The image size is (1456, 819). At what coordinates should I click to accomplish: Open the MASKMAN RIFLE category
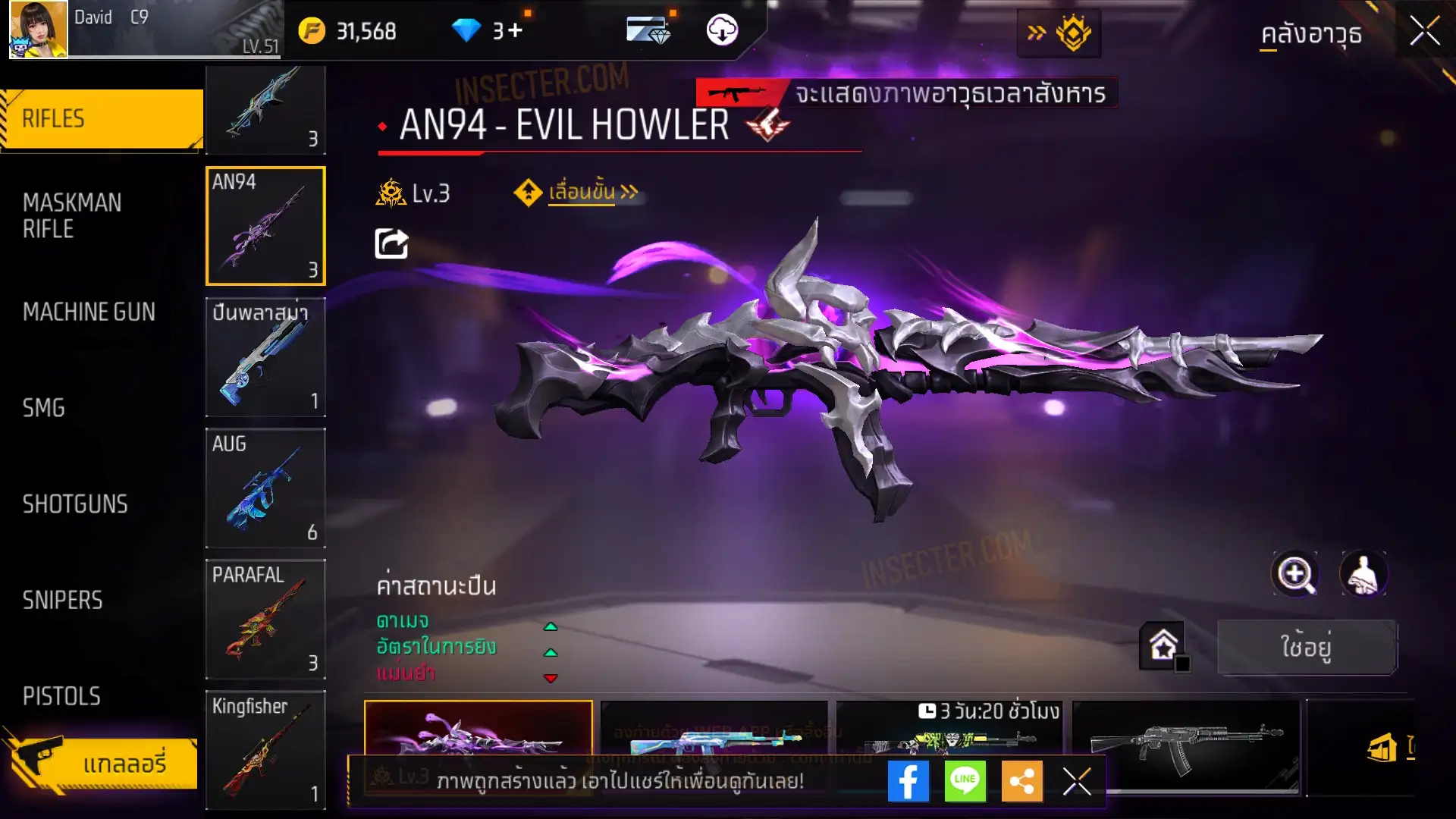click(x=72, y=215)
